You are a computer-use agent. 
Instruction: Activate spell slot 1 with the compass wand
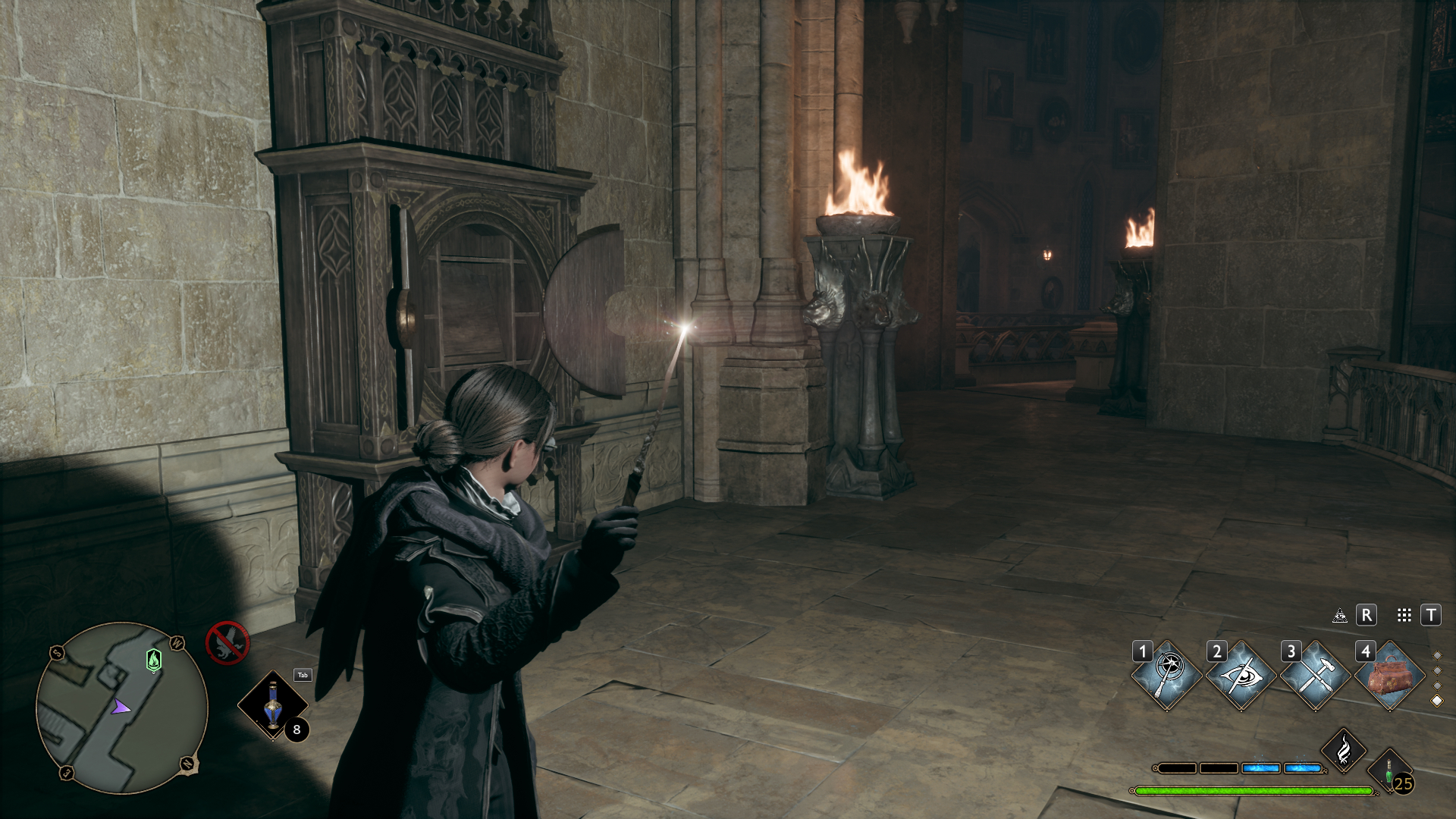tap(1166, 675)
